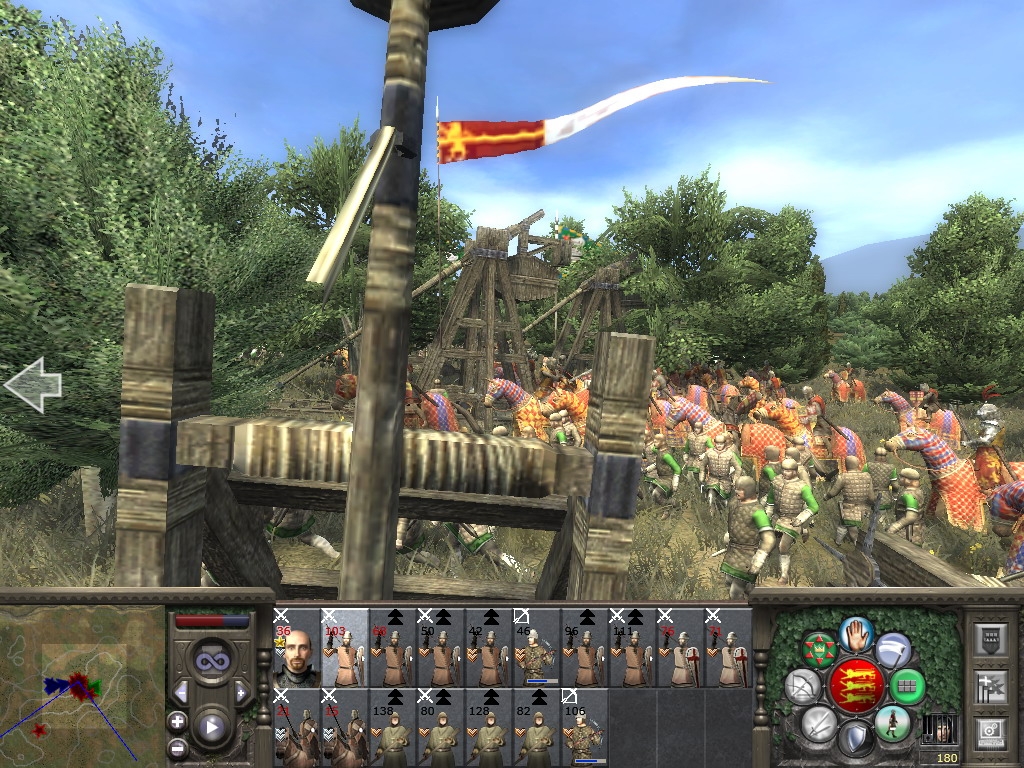This screenshot has height=768, width=1024.
Task: Click the white flag withdraw button
Action: (x=893, y=650)
